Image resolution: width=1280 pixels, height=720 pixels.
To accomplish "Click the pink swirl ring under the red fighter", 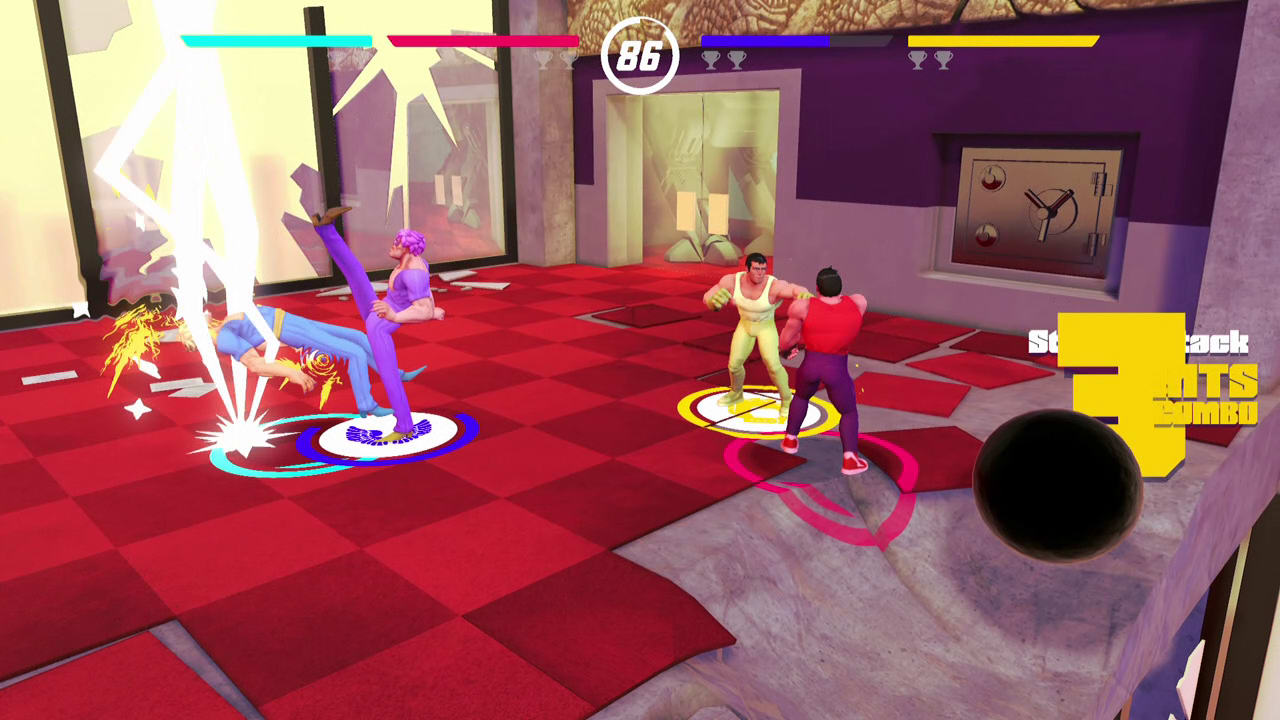I will pos(820,480).
